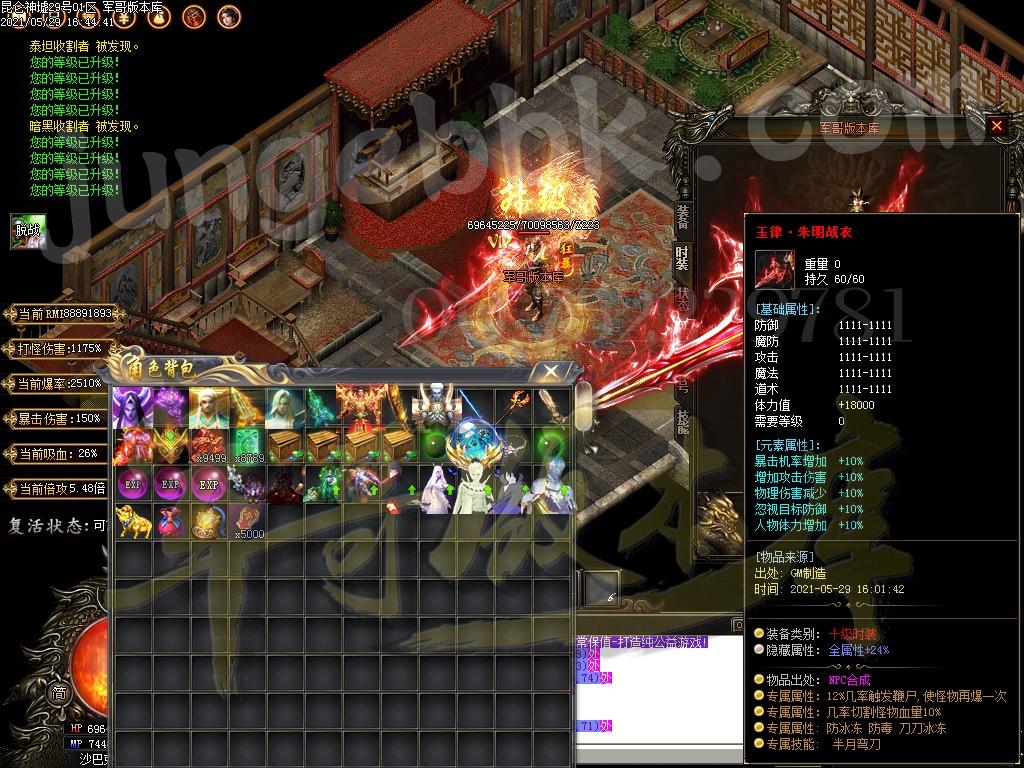Viewport: 1024px width, 768px height.
Task: Select the red pouch item in the bag
Action: [169, 521]
